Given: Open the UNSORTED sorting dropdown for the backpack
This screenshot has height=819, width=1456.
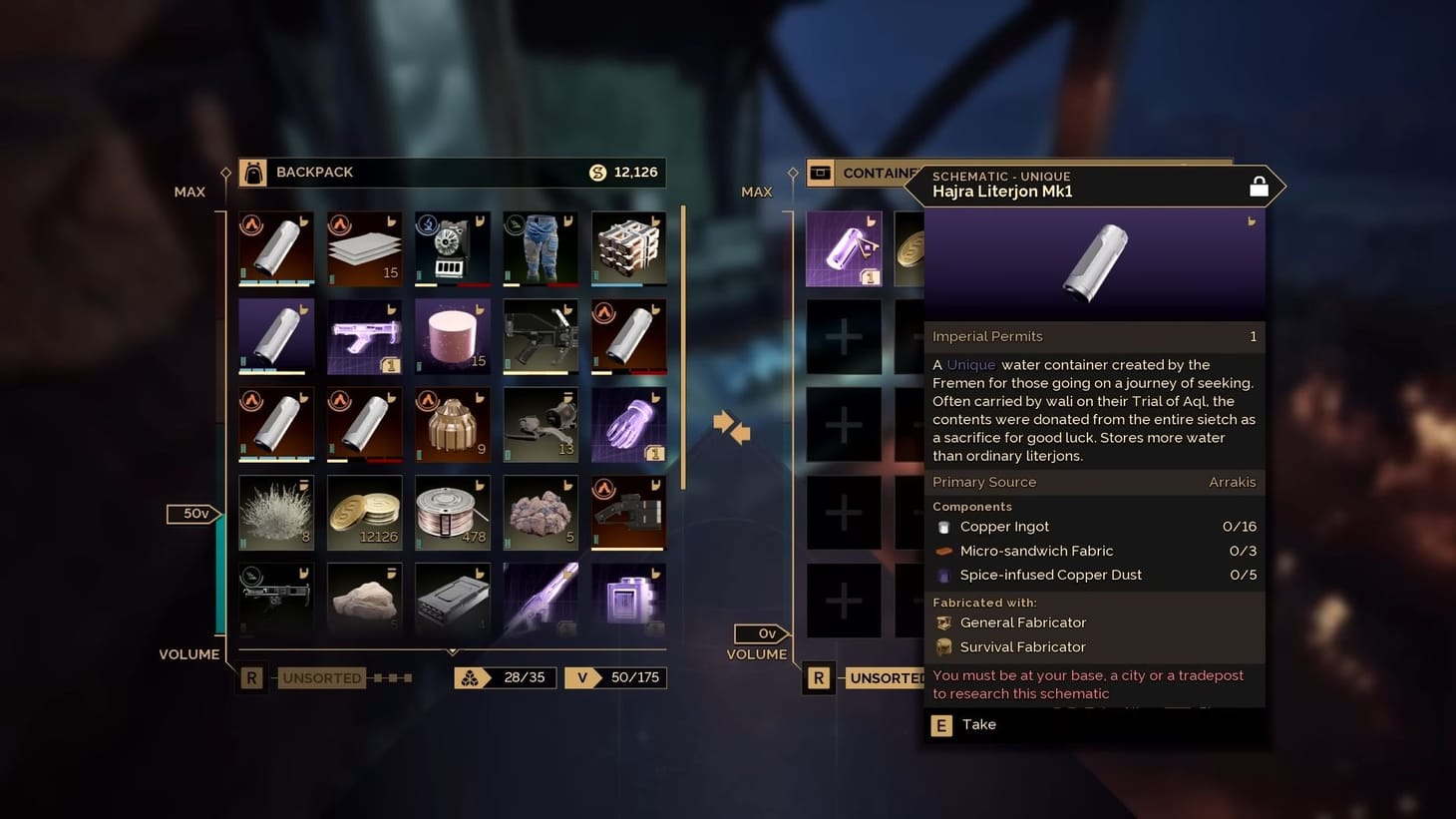Looking at the screenshot, I should tap(321, 677).
